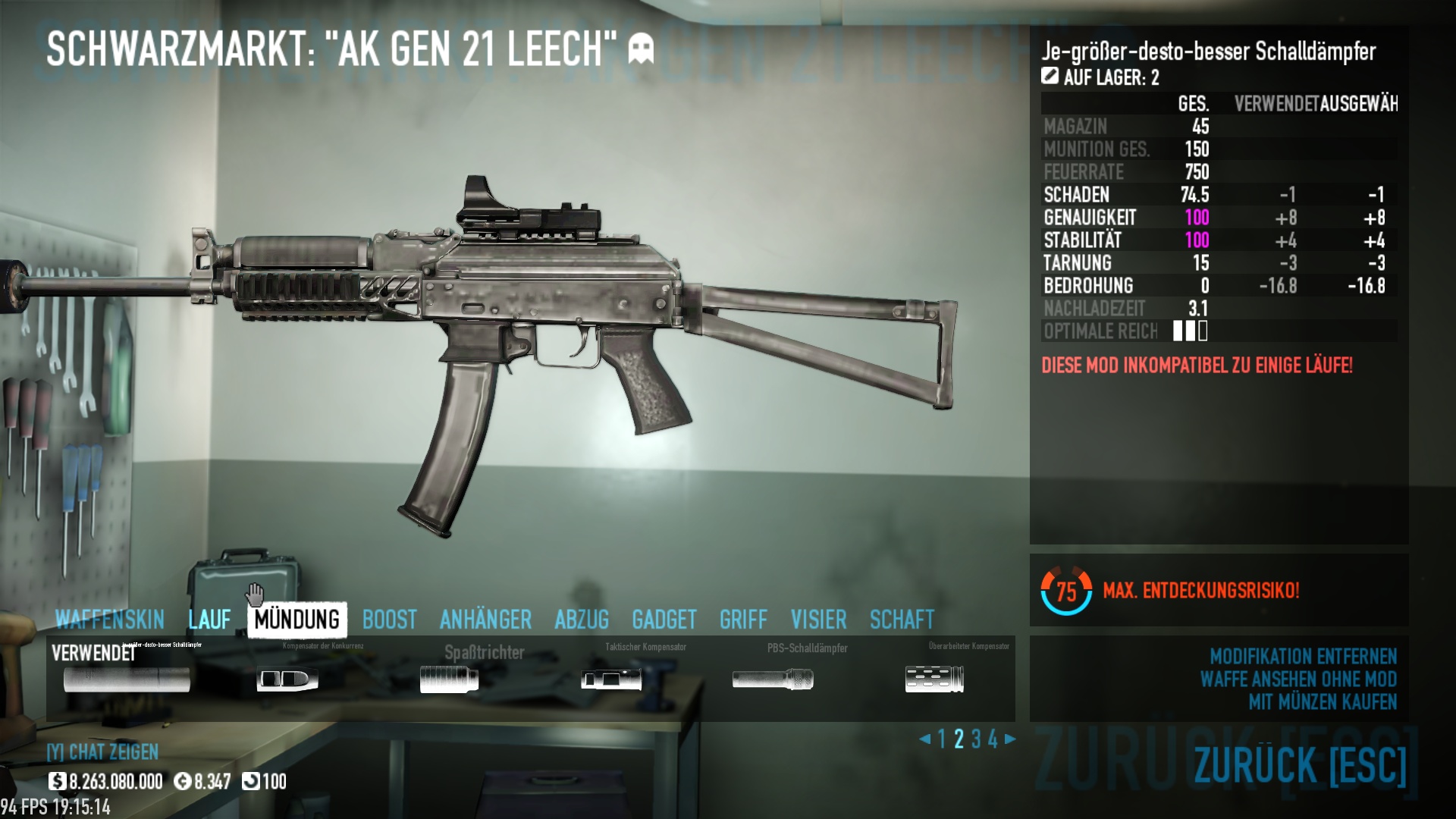Choose the Kompensator der Konkurrenz mod

(287, 679)
